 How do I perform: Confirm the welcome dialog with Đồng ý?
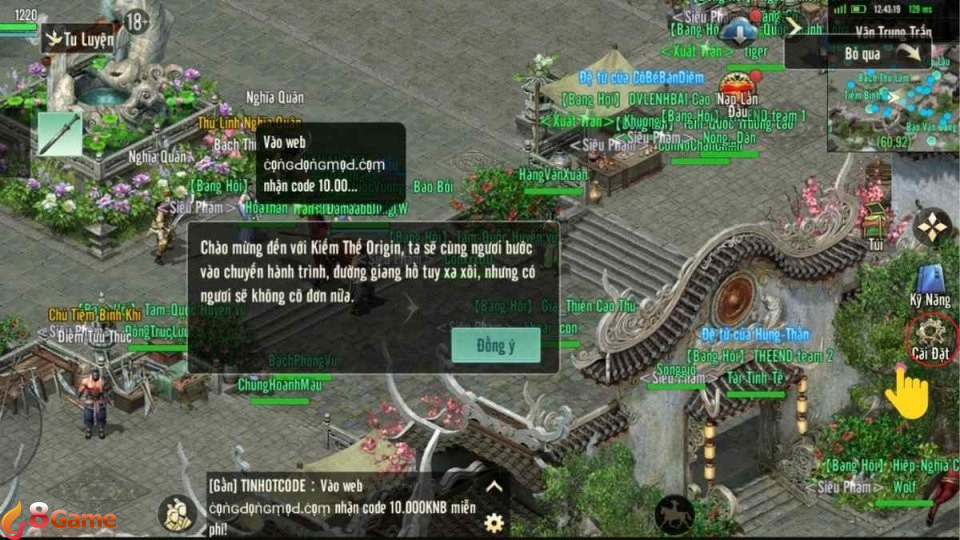[x=496, y=345]
